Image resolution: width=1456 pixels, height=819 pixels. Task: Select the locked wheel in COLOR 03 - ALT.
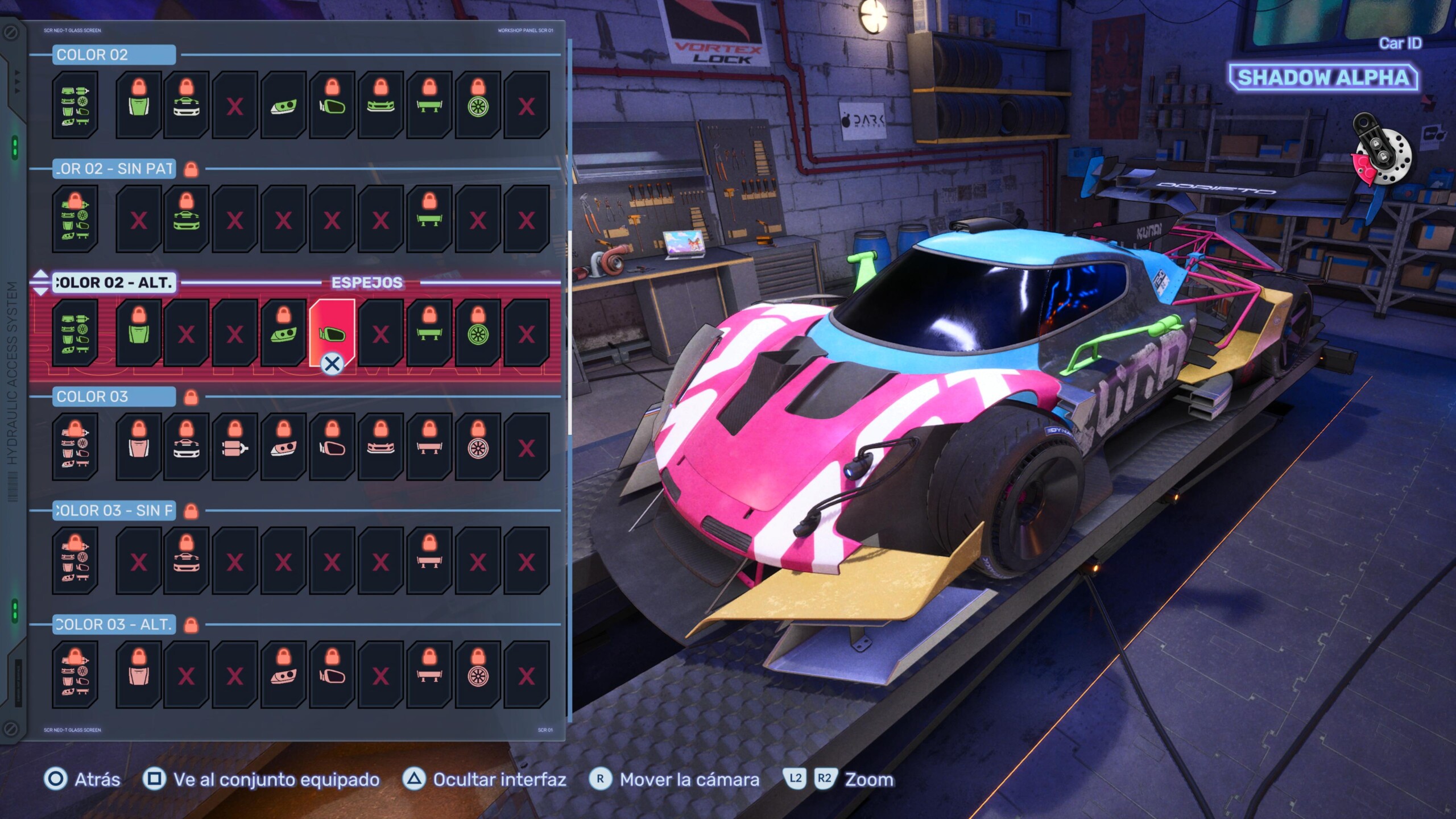tap(478, 675)
